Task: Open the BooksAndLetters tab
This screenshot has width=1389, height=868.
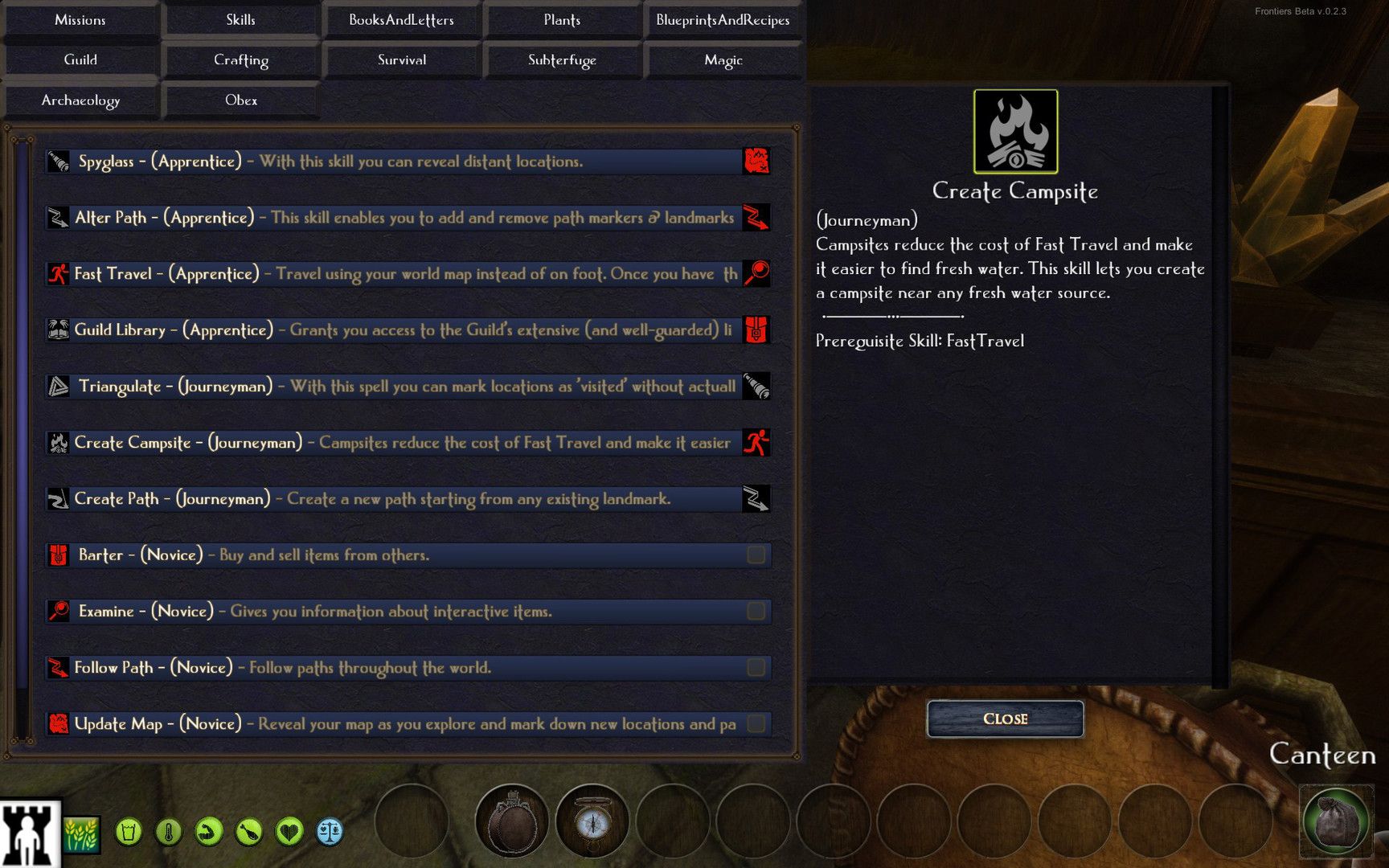Action: click(401, 20)
